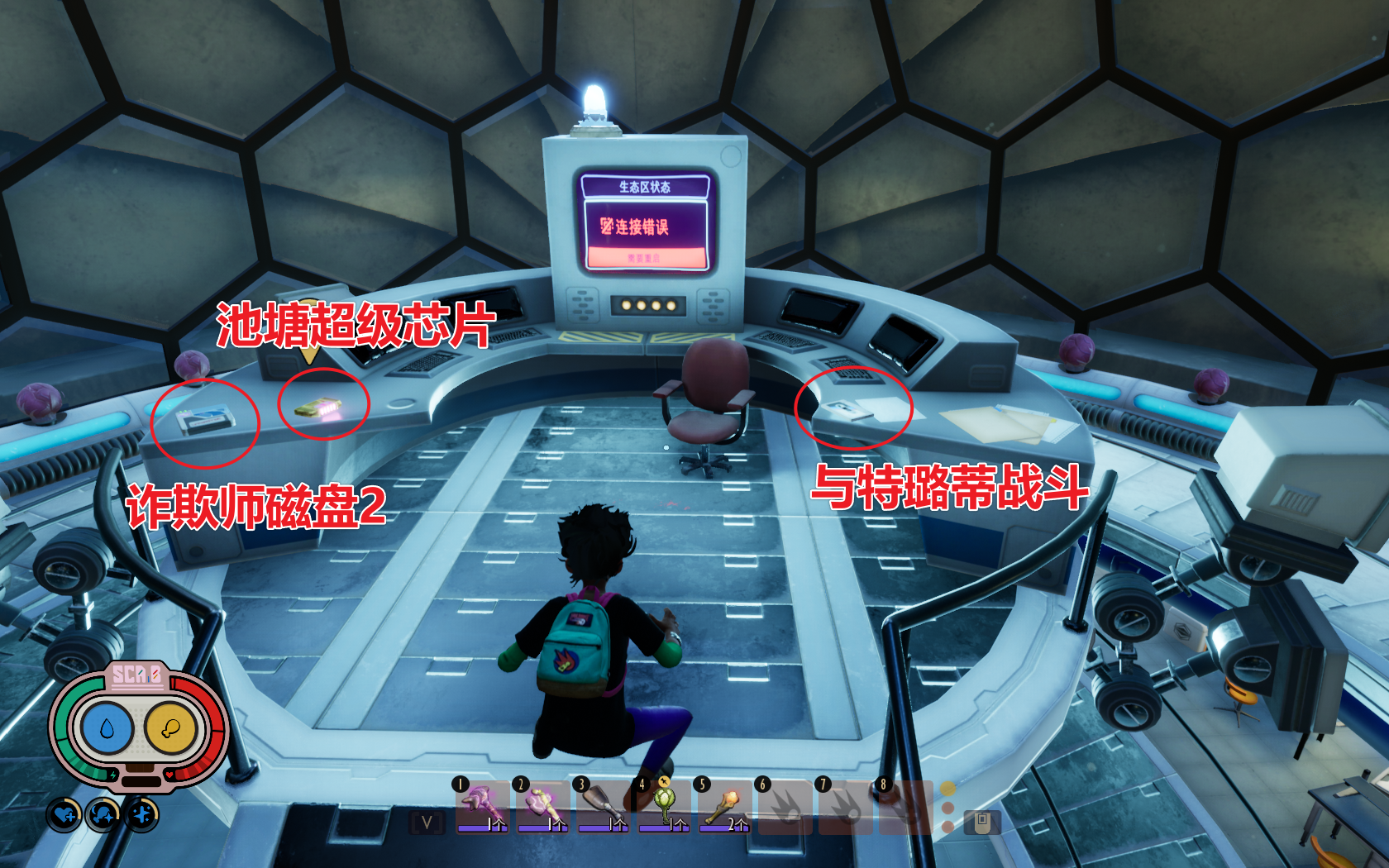1389x868 pixels.
Task: Click the yellow drumstick hunger dial on the SCA.B
Action: pos(169,727)
